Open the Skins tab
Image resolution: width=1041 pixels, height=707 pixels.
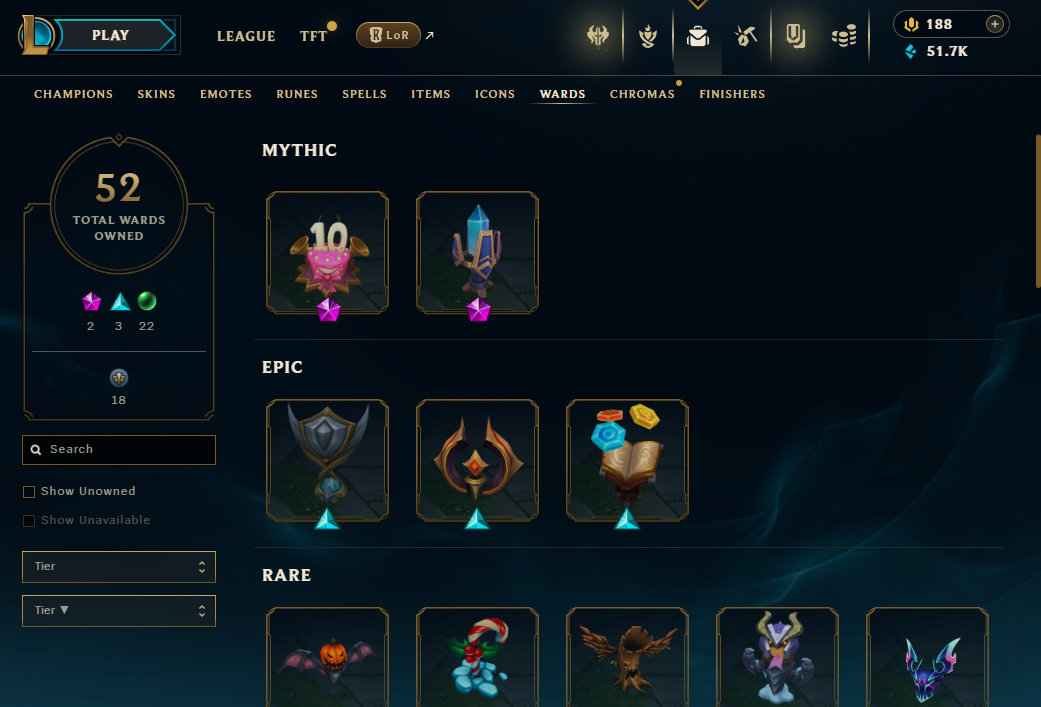tap(157, 94)
